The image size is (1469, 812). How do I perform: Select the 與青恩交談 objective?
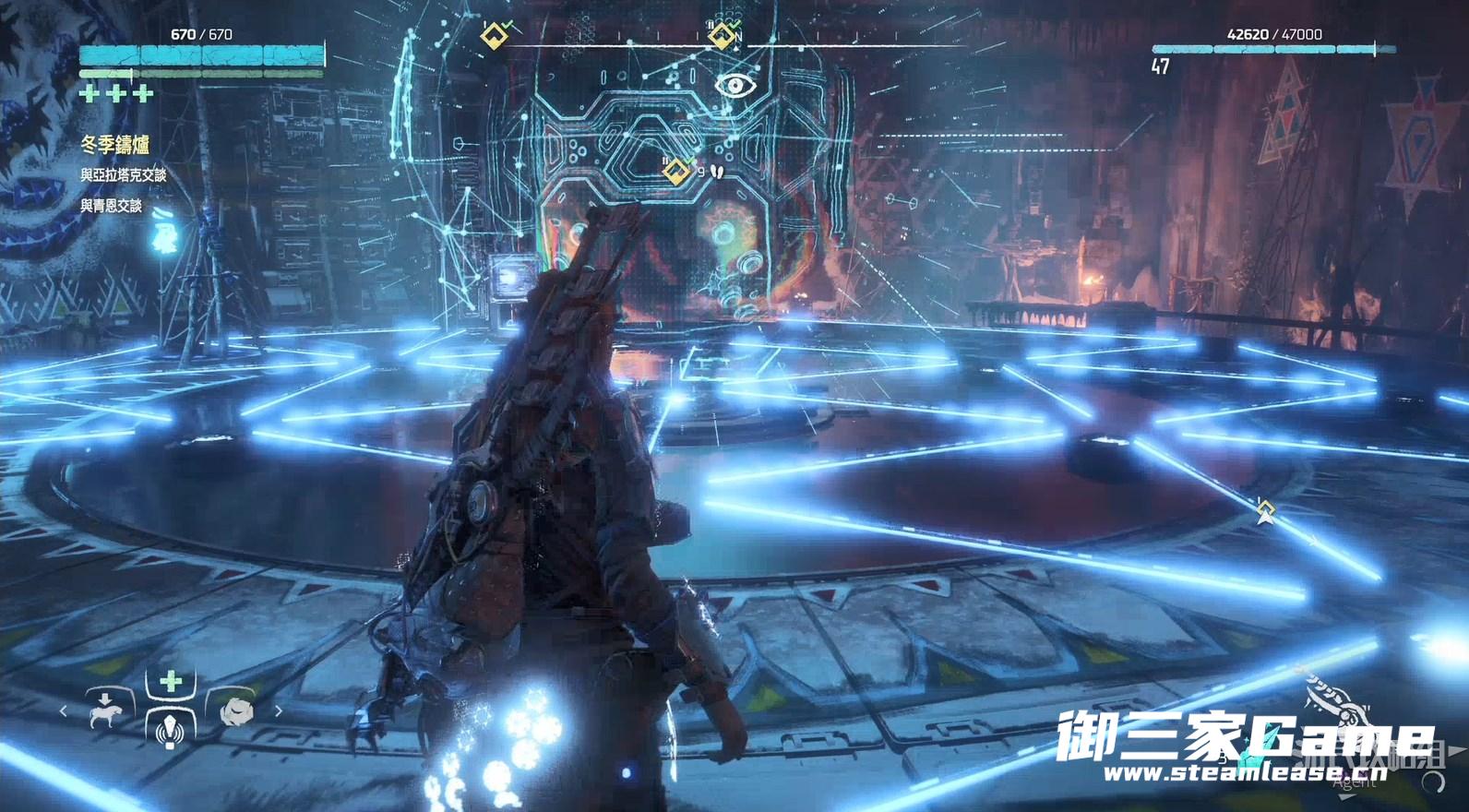pyautogui.click(x=112, y=206)
